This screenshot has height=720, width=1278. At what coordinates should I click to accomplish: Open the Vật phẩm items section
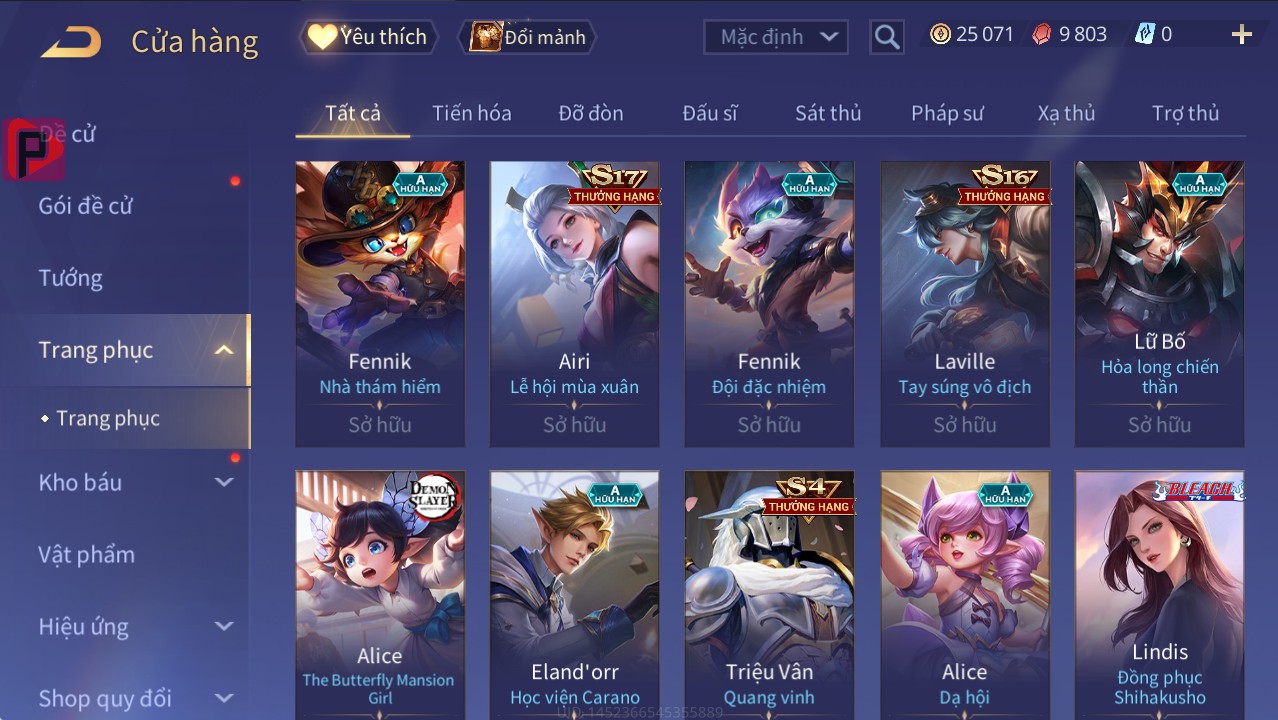87,554
